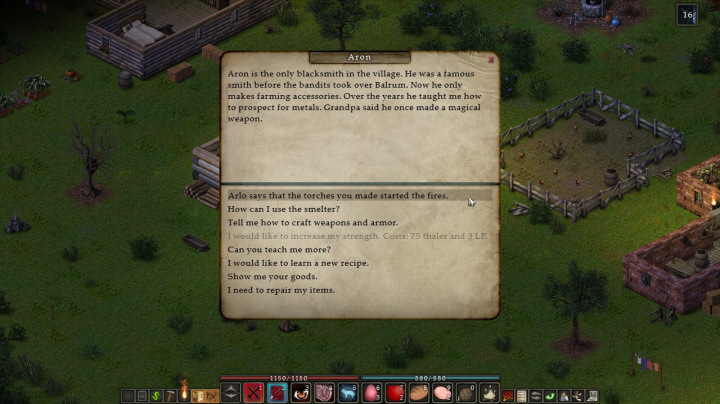Use the pink egg hotbar item
Image resolution: width=720 pixels, height=404 pixels.
point(372,393)
